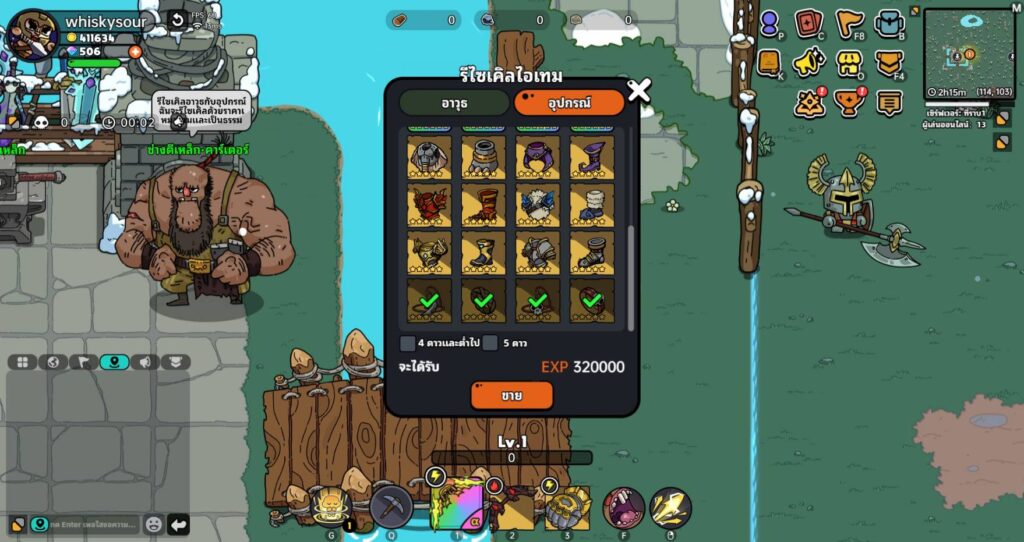Screen dimensions: 1024x542
Task: Select the pickaxe tool slot
Action: (391, 507)
